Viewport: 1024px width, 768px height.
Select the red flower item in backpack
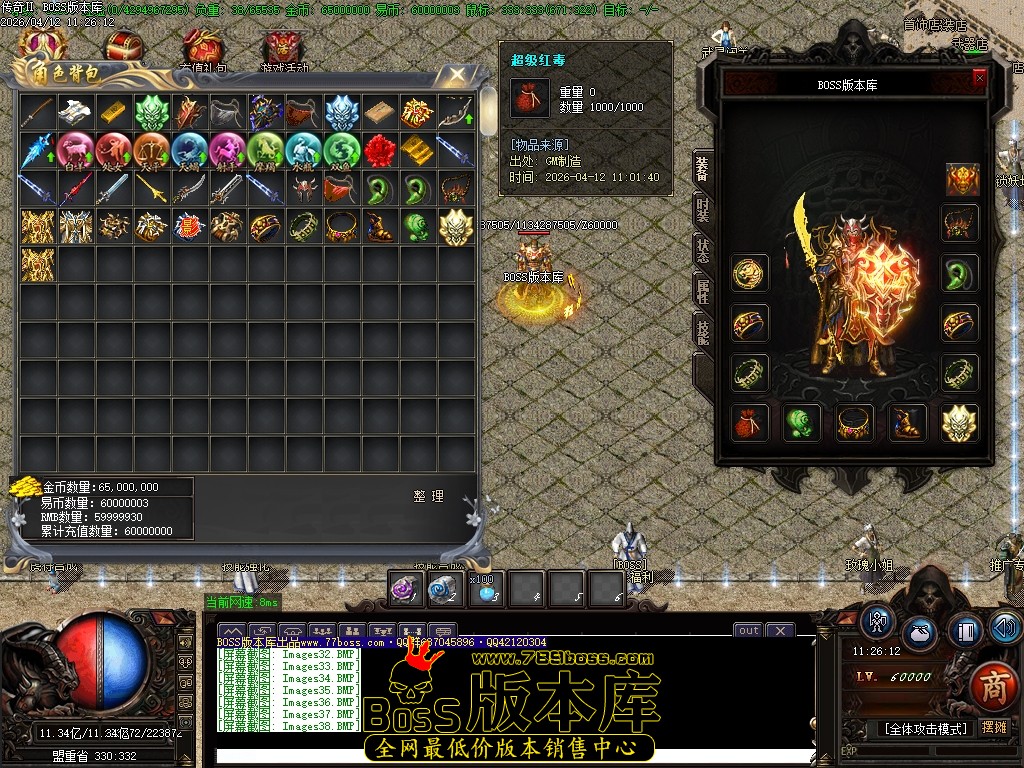coord(380,151)
